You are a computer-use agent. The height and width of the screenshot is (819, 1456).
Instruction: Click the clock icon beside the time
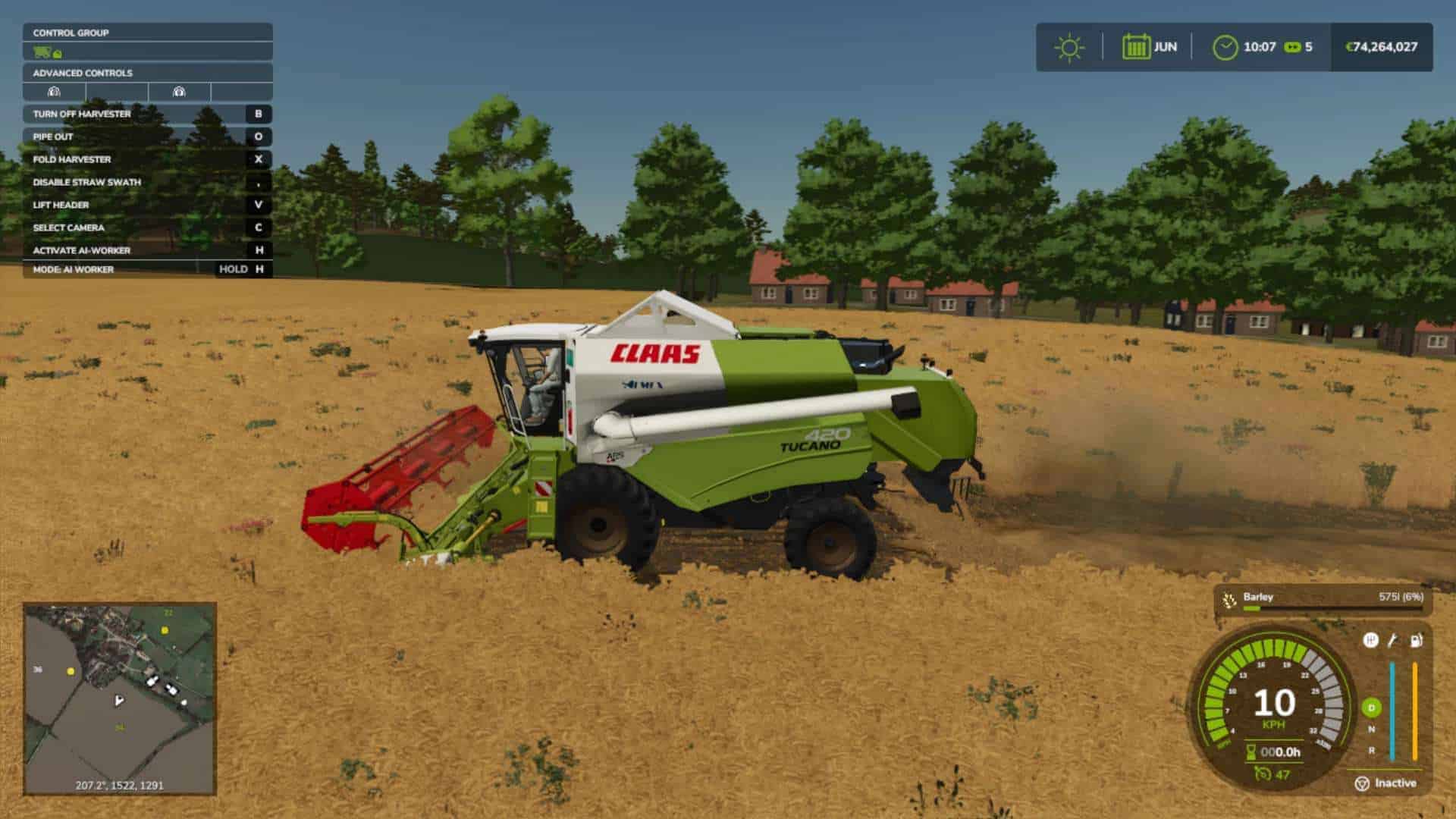click(1225, 47)
